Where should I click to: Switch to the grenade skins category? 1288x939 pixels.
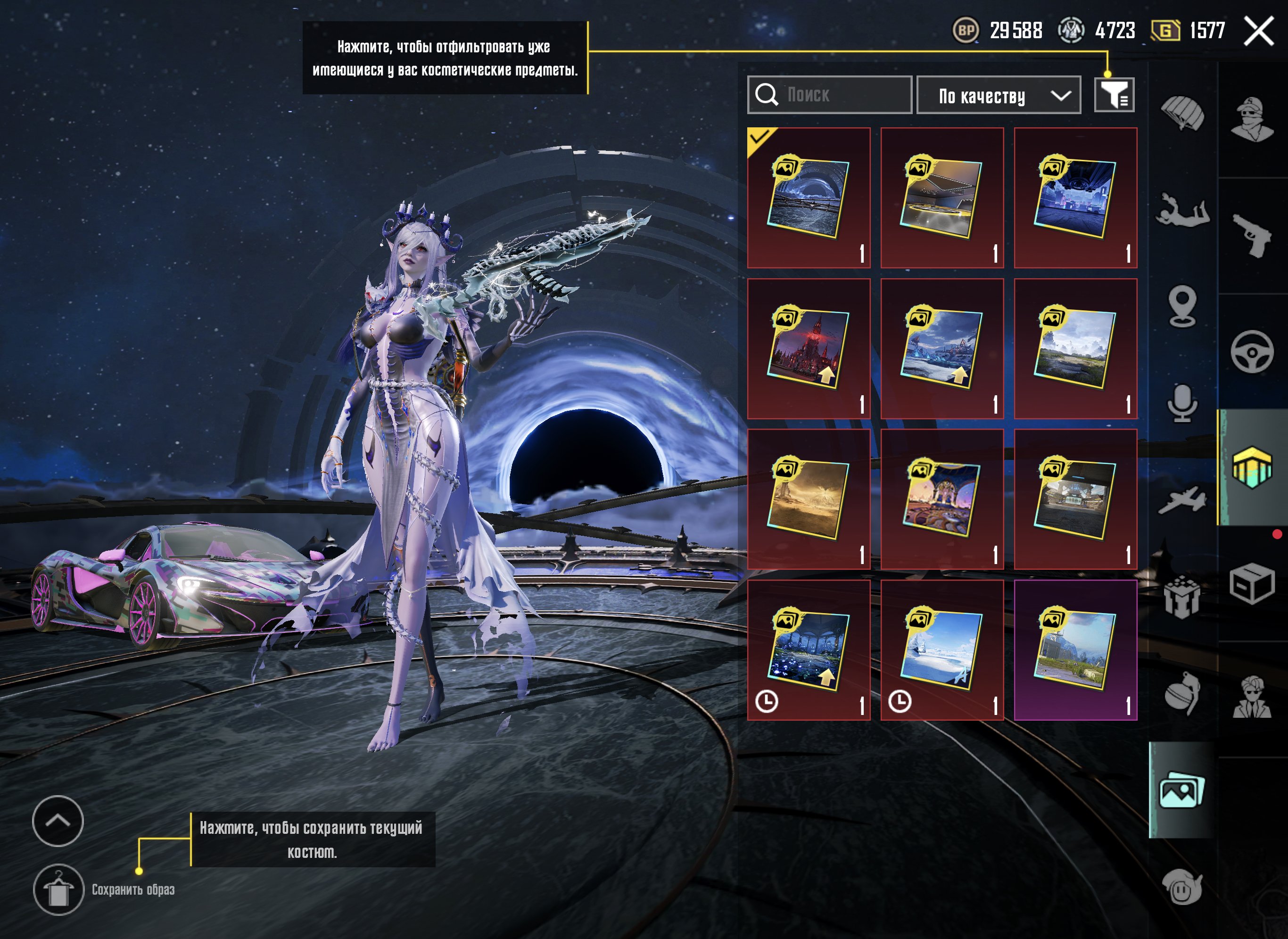coord(1182,693)
